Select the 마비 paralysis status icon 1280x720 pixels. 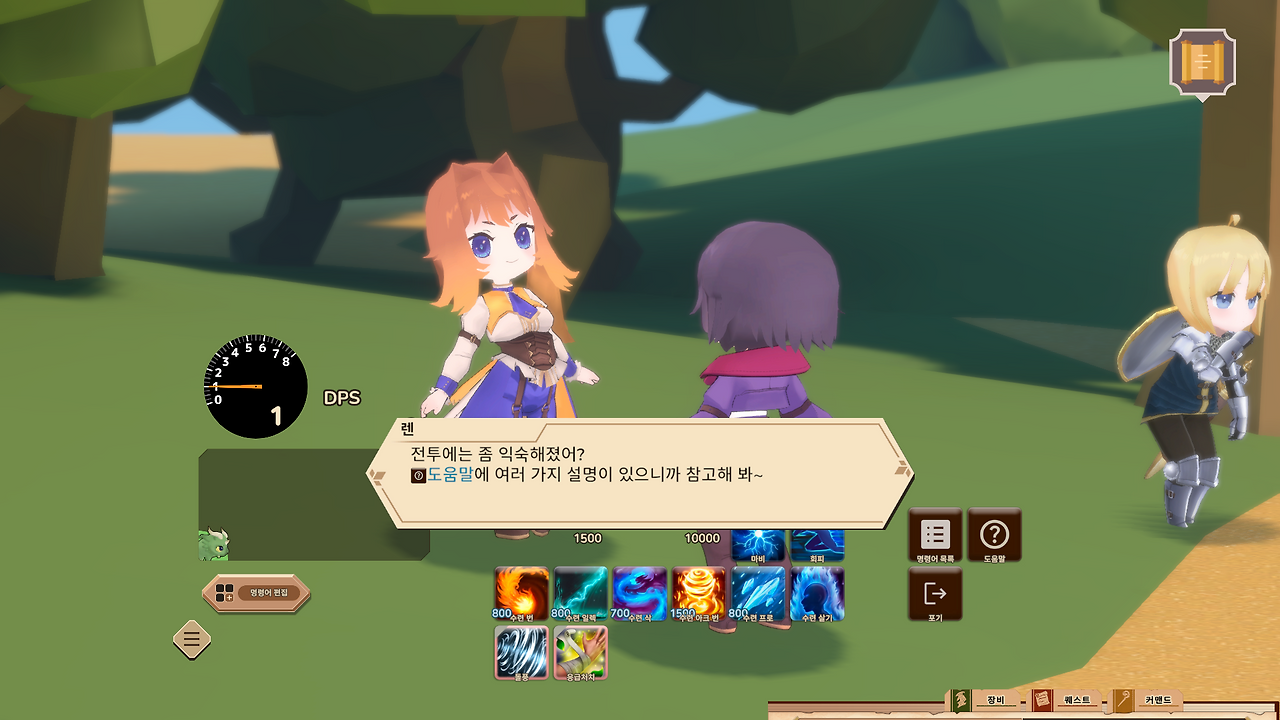(x=760, y=543)
